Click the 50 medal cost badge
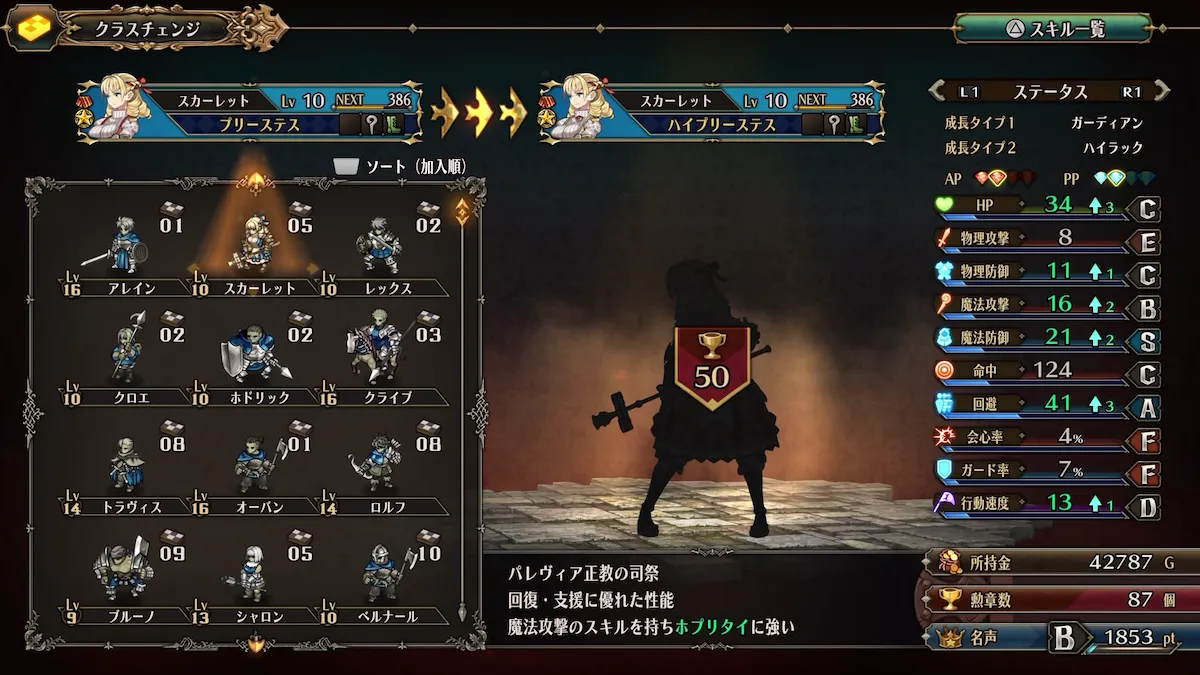Image resolution: width=1200 pixels, height=675 pixels. [713, 366]
